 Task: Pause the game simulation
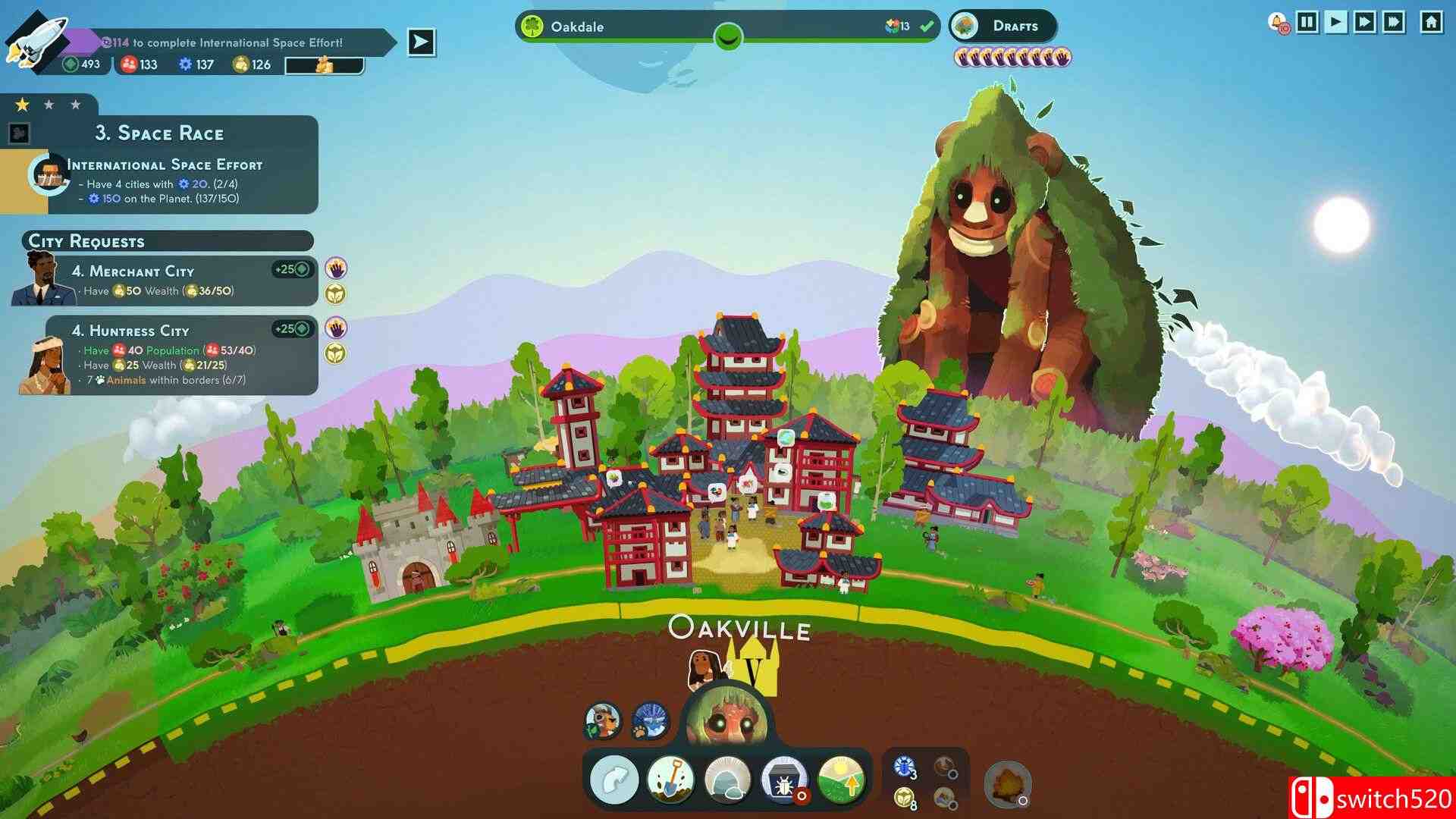[1307, 20]
